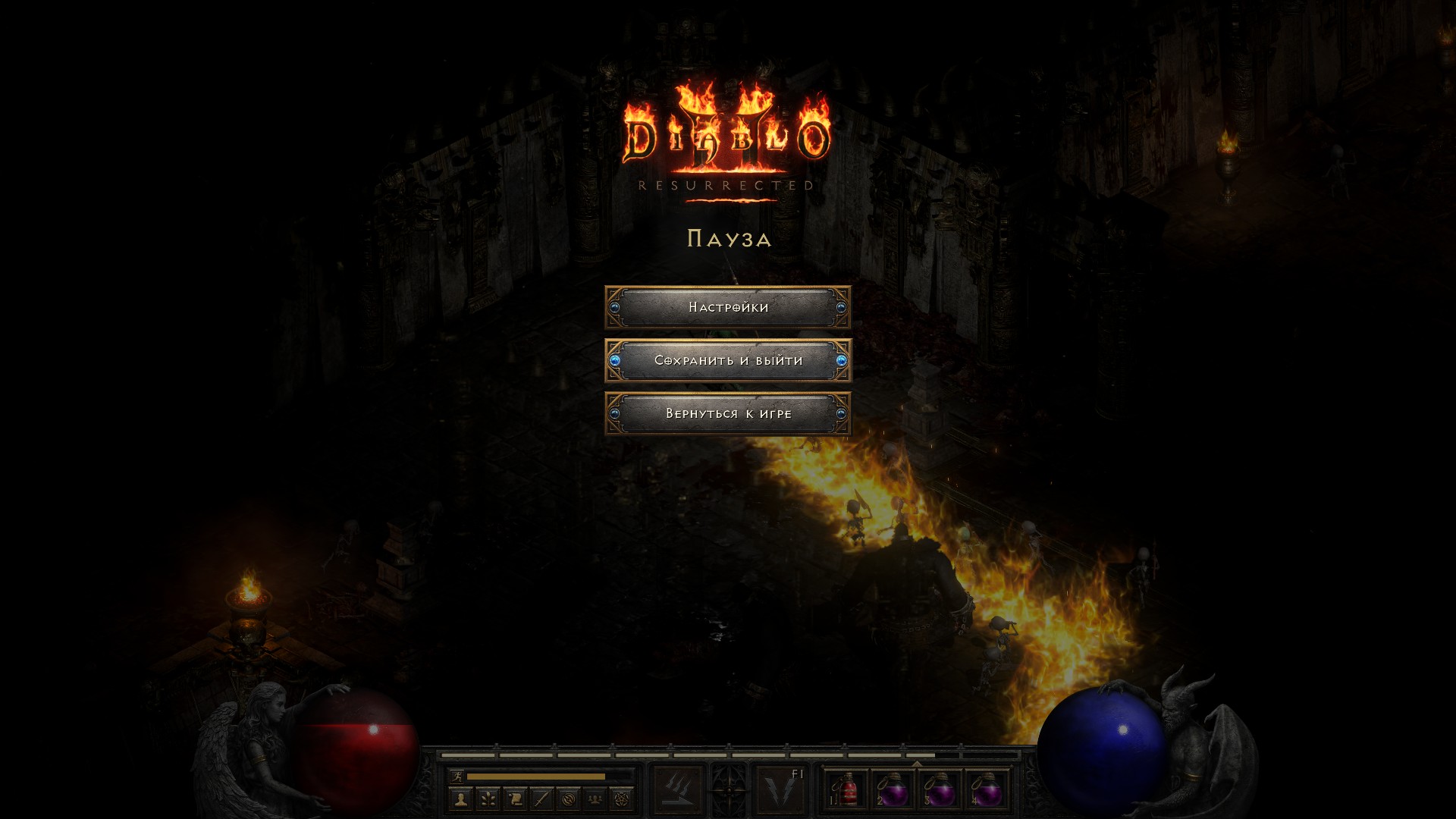Open the party icon with two figures
1456x819 pixels.
(595, 799)
